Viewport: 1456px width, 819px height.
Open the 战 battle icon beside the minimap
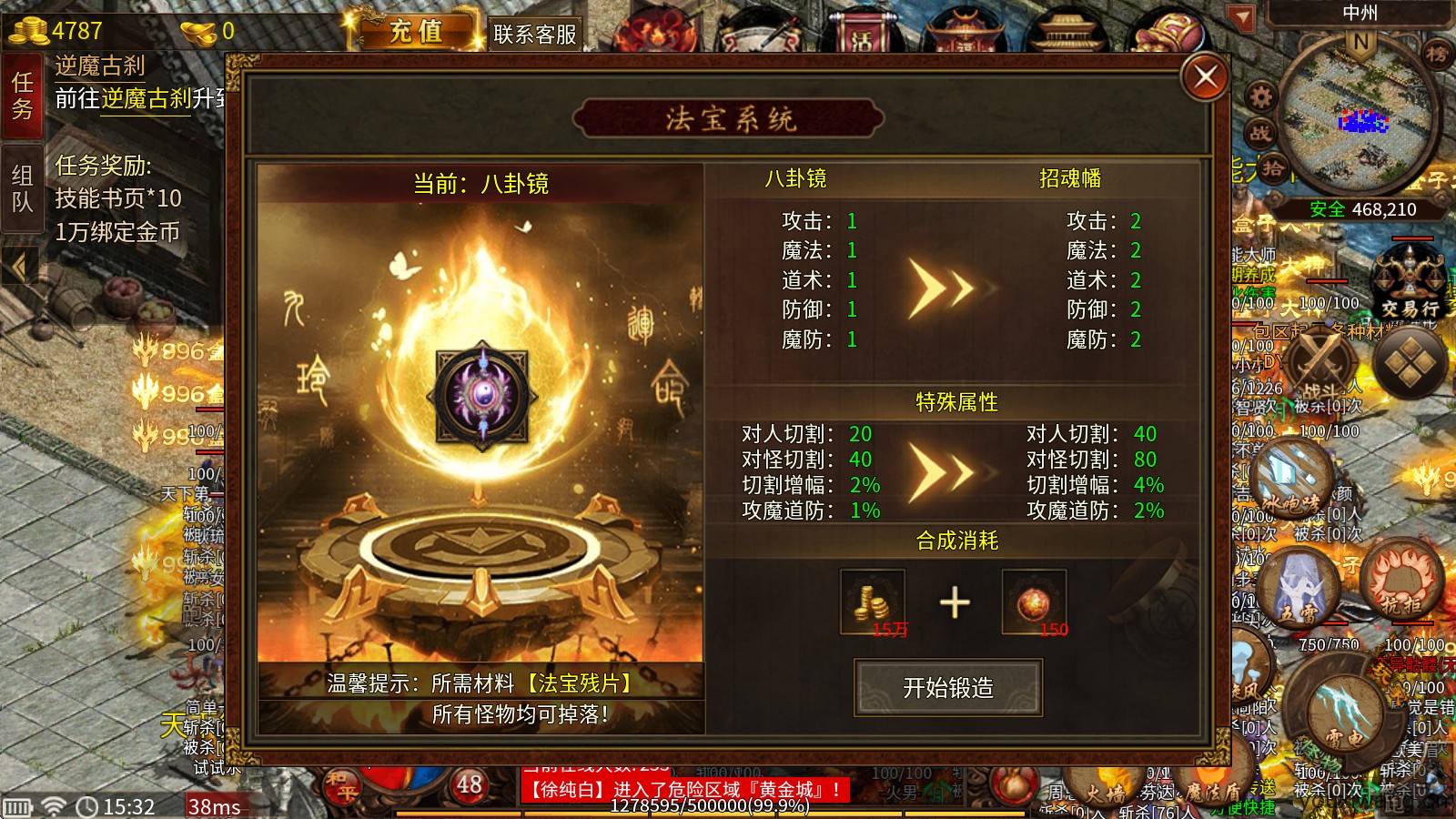[1260, 133]
